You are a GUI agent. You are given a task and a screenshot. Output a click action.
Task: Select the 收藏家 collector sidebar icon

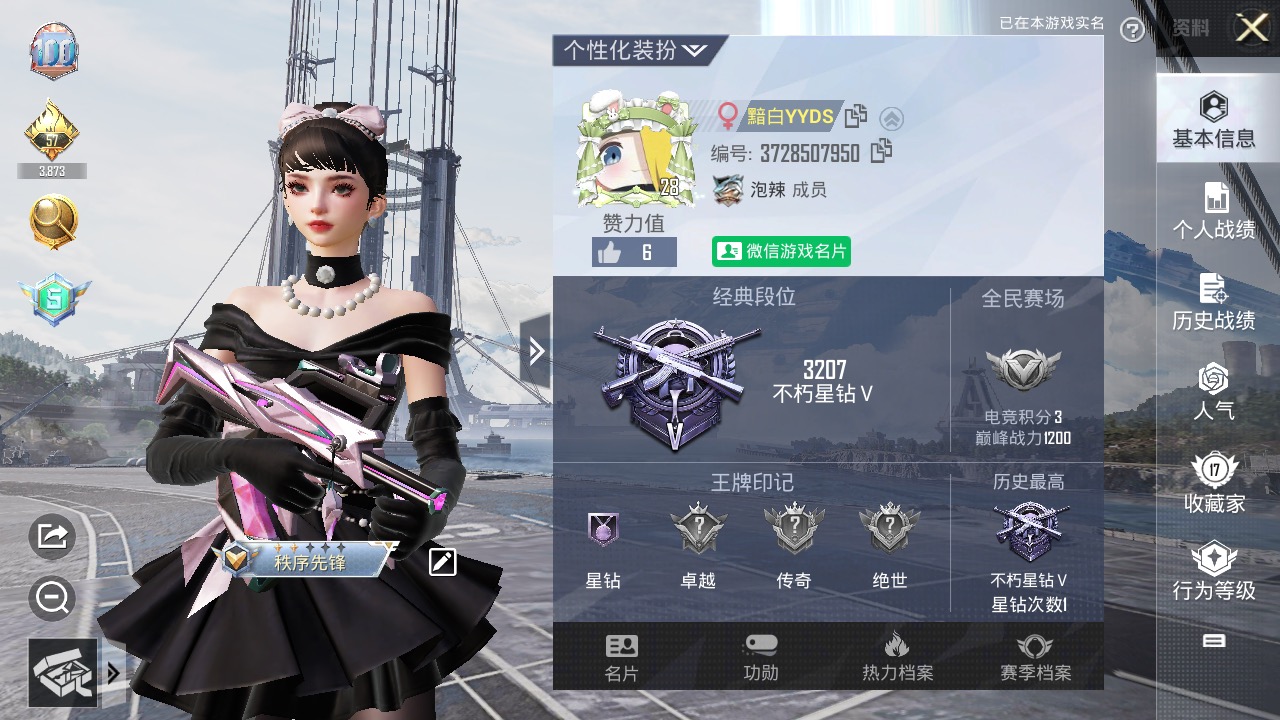pyautogui.click(x=1213, y=480)
